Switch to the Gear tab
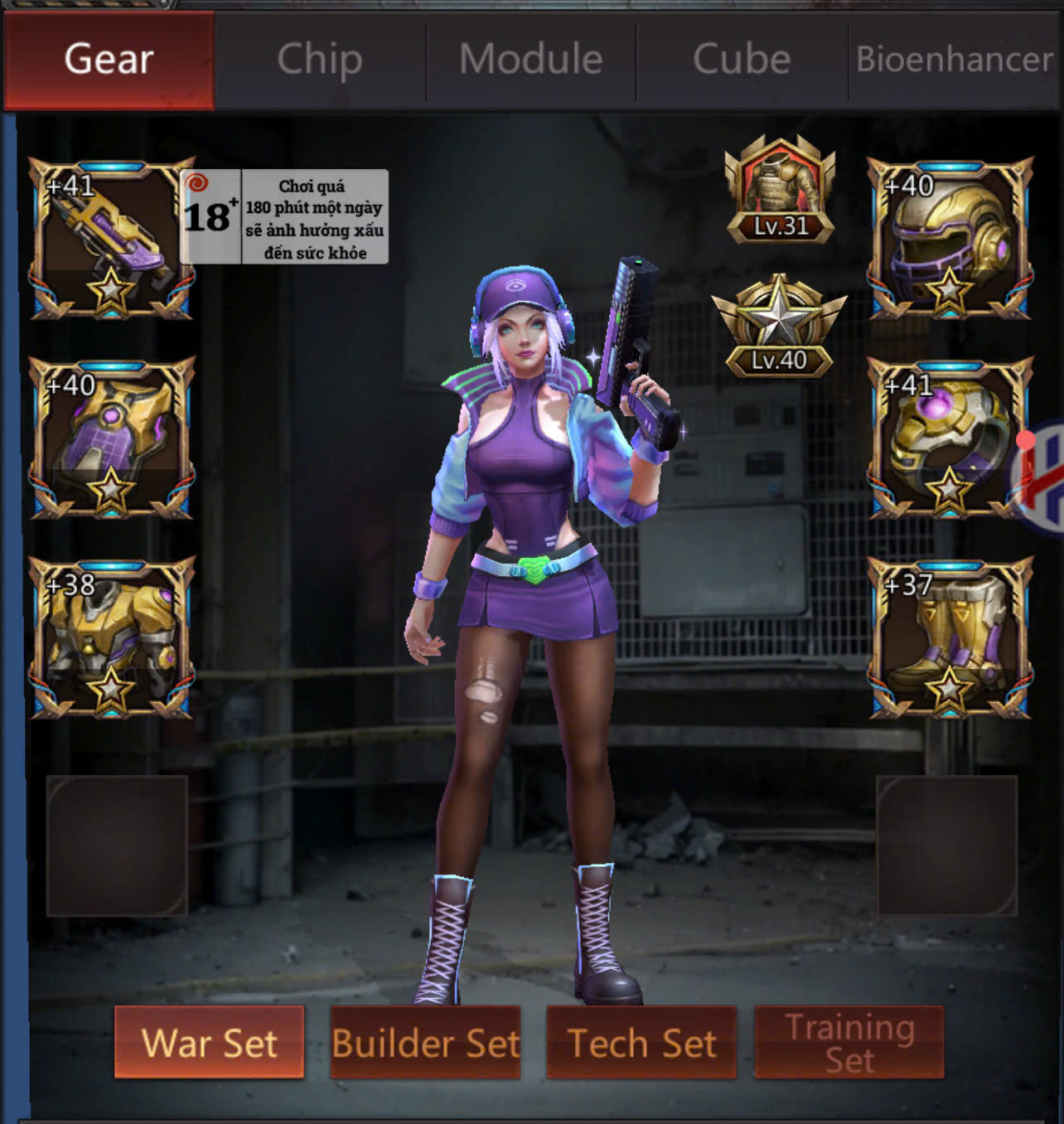The width and height of the screenshot is (1064, 1124). click(x=109, y=60)
